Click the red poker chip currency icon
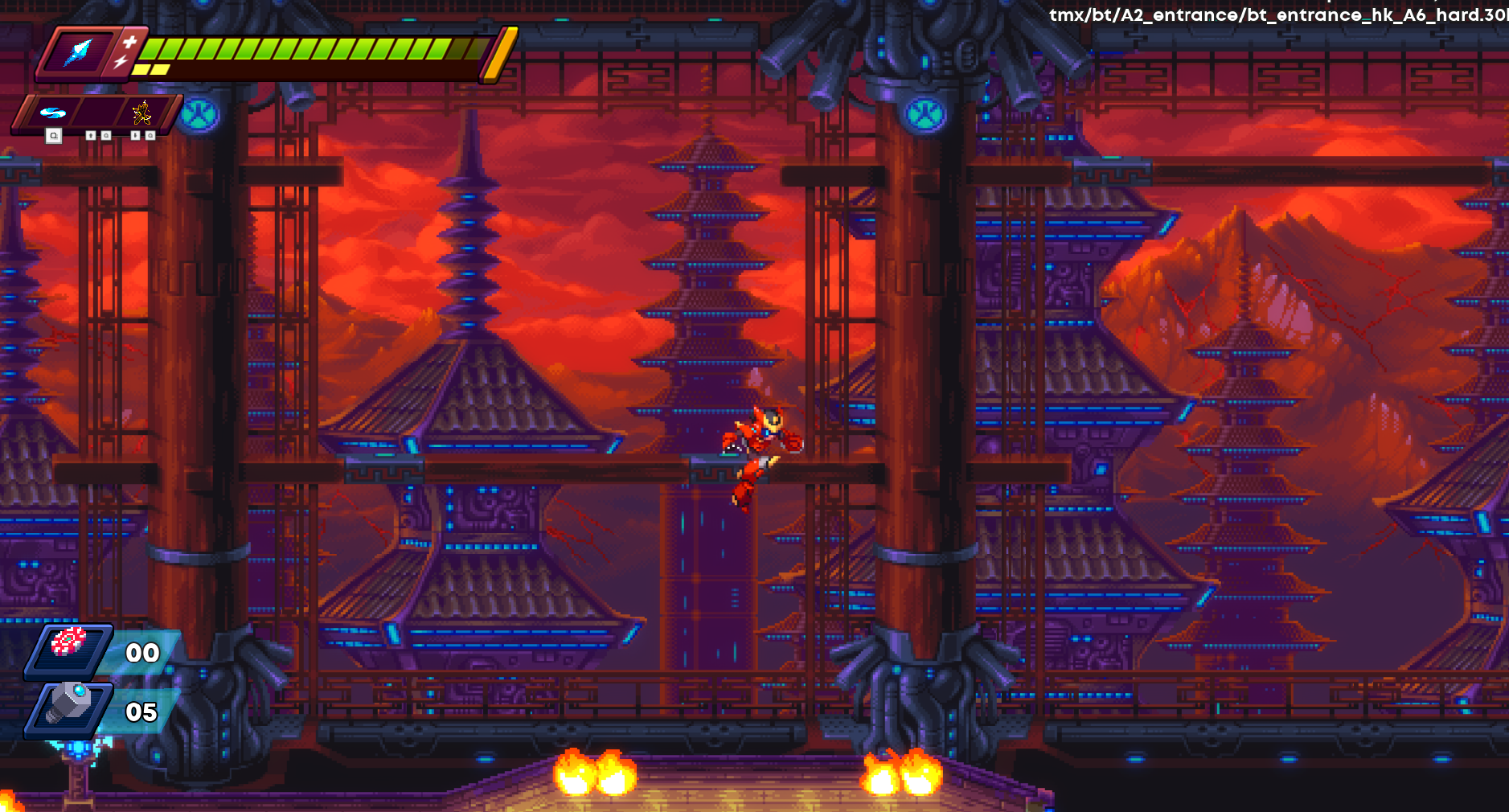Viewport: 1509px width, 812px height. [69, 643]
